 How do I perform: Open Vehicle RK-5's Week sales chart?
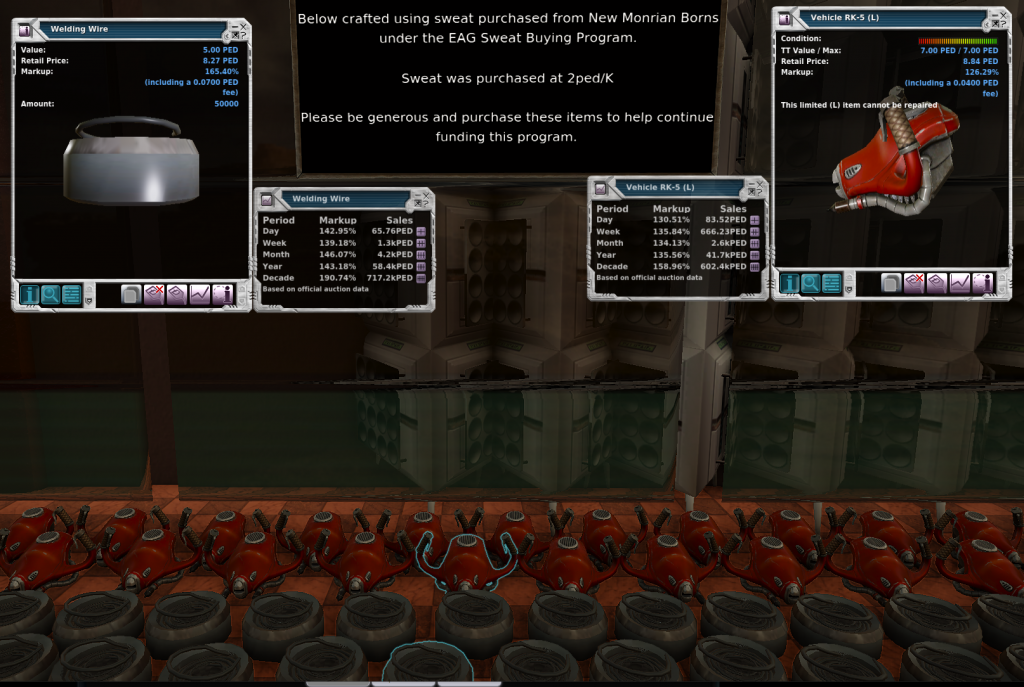click(755, 232)
